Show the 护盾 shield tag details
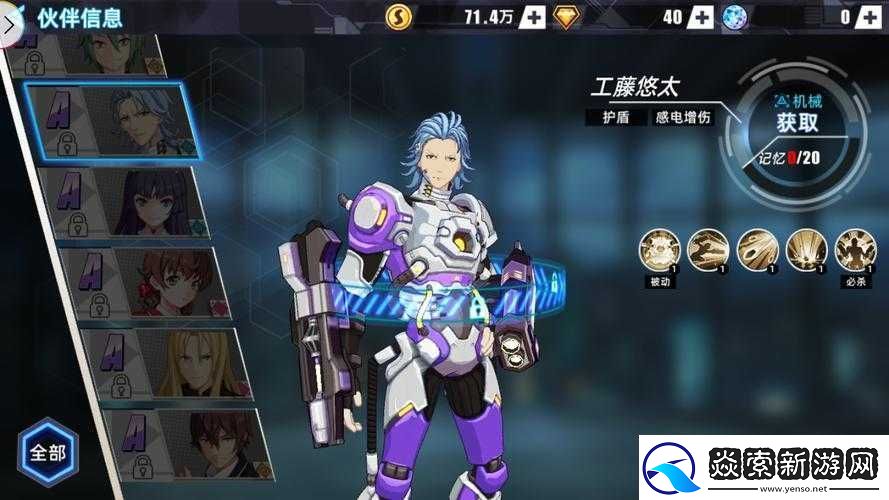This screenshot has width=889, height=500. pos(615,117)
